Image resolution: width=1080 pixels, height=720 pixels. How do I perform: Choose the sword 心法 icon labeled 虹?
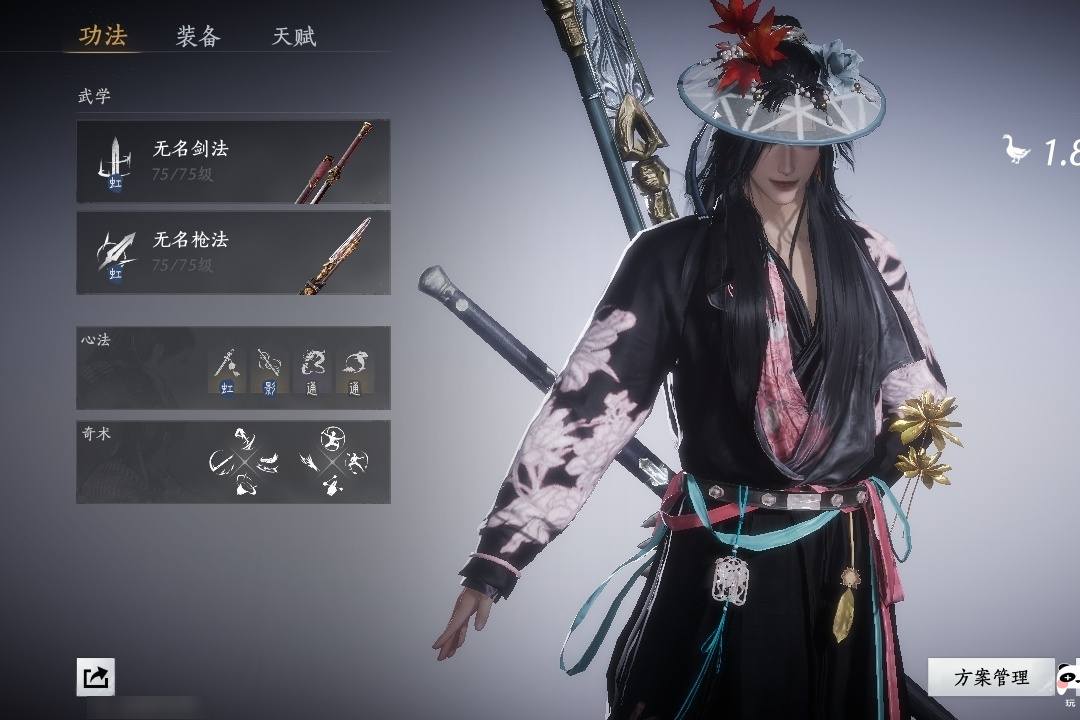(x=227, y=370)
